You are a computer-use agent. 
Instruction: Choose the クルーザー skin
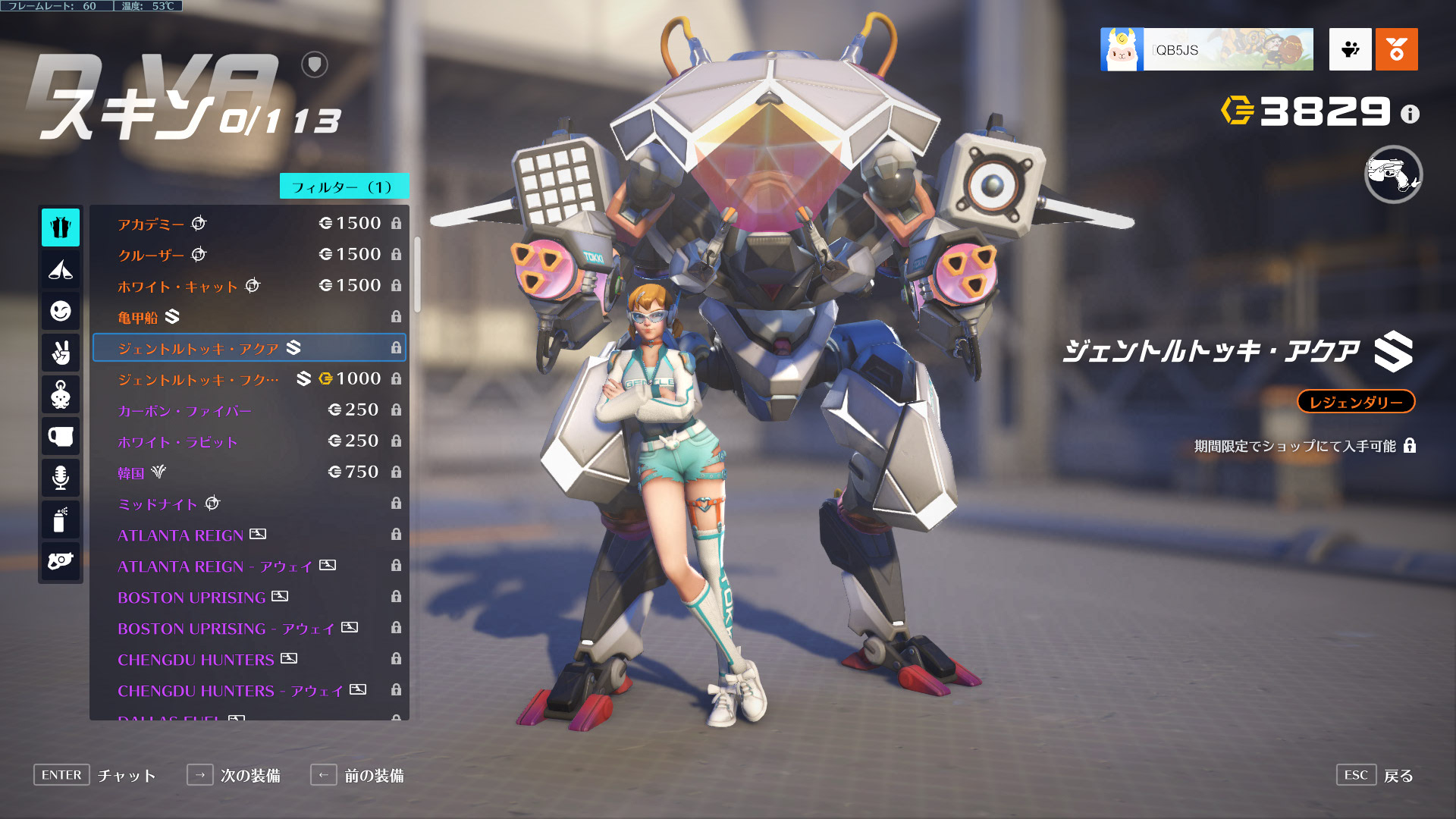(249, 255)
